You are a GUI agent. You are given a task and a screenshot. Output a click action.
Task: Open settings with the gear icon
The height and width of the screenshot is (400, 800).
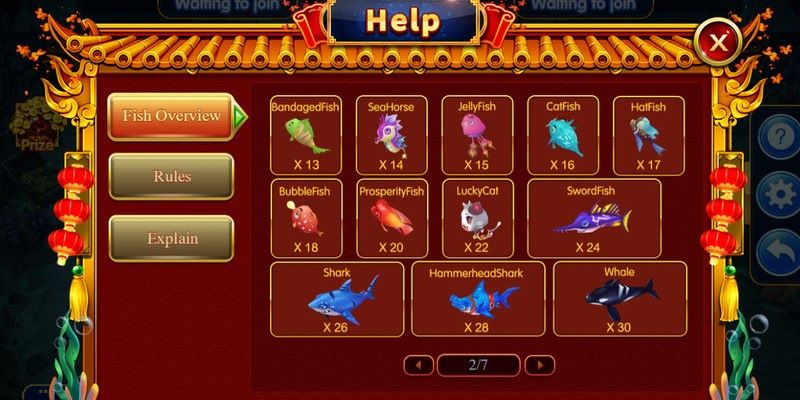click(779, 193)
